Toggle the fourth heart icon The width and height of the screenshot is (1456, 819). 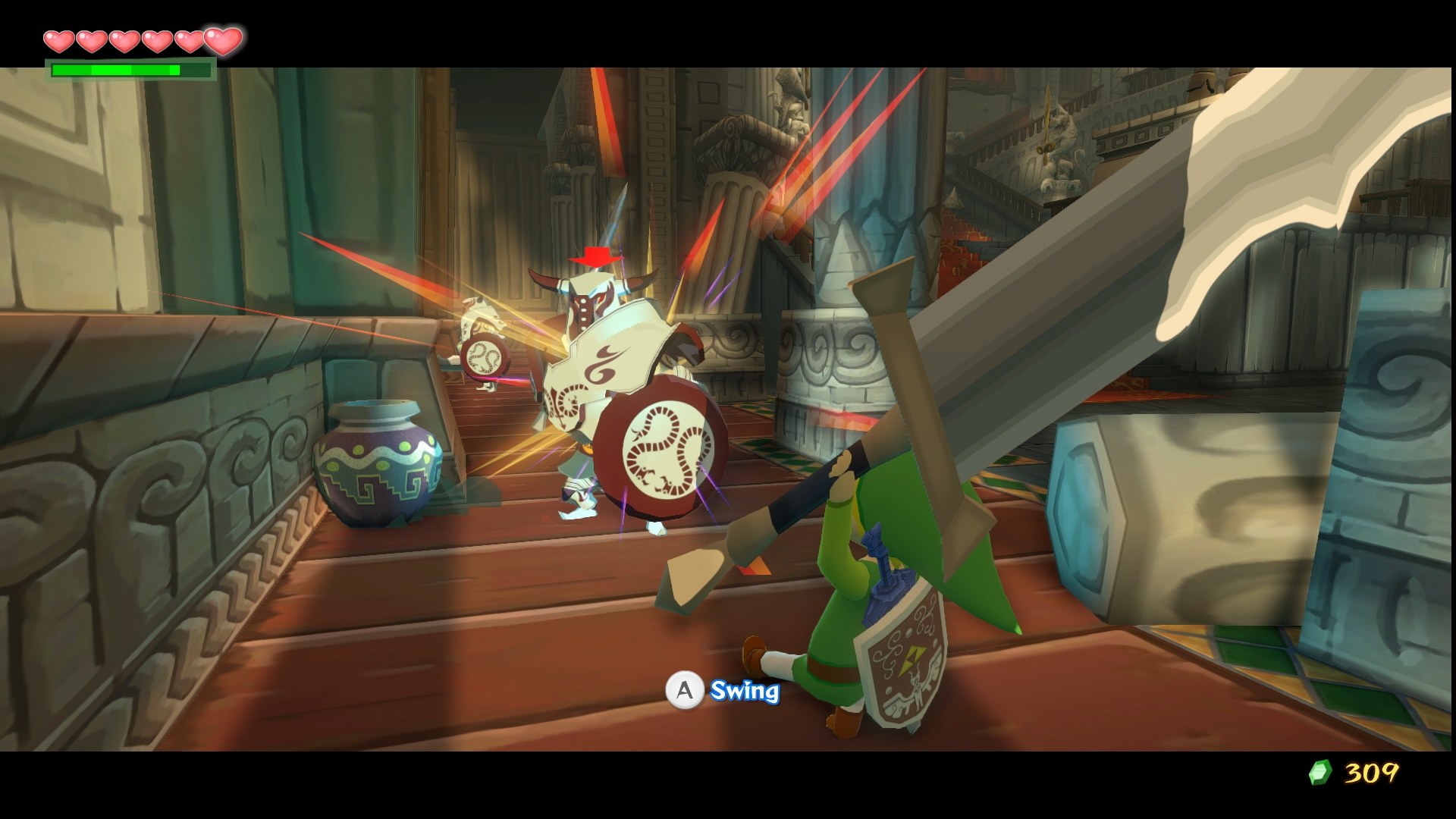coord(157,42)
